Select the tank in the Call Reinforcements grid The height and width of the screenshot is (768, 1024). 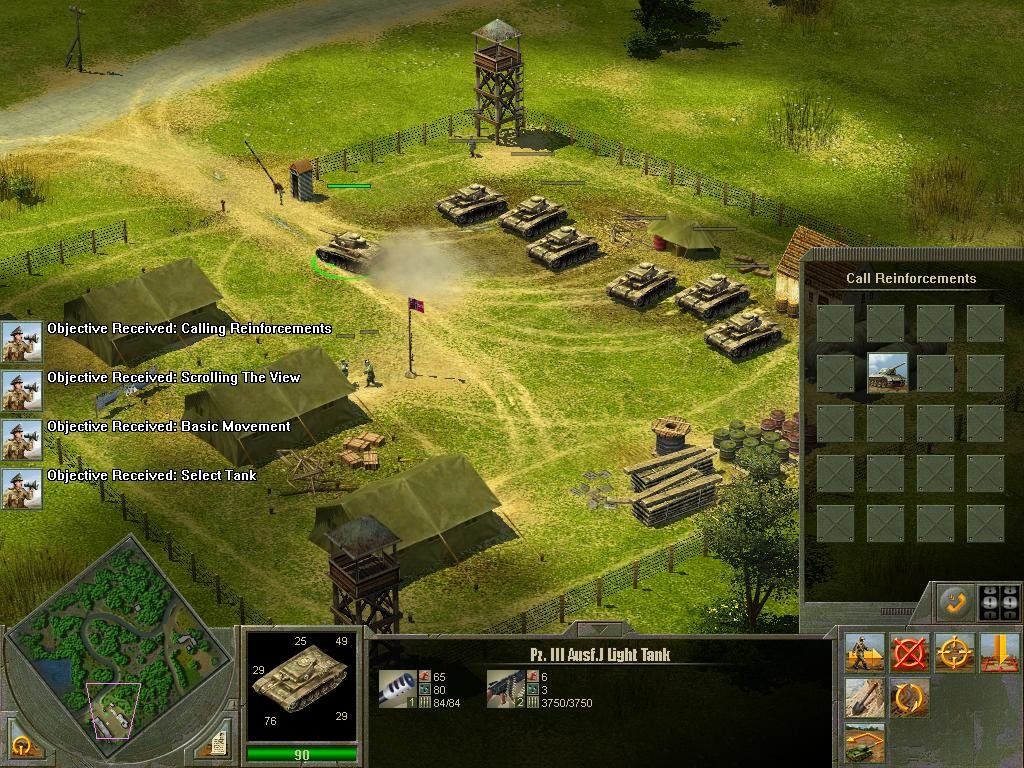[887, 372]
